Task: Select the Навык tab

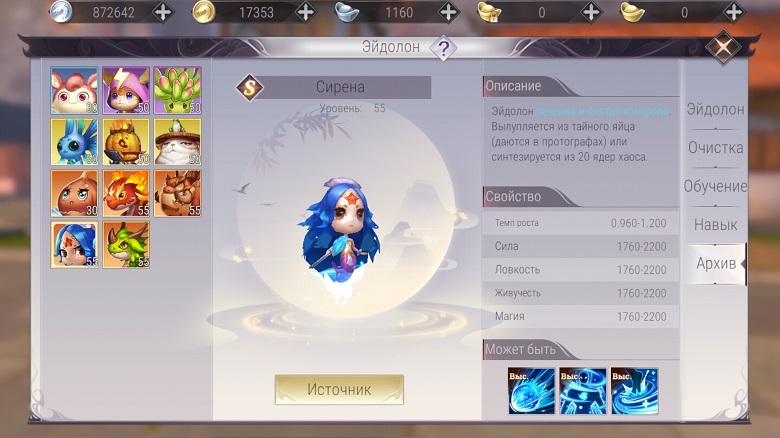Action: pos(714,225)
